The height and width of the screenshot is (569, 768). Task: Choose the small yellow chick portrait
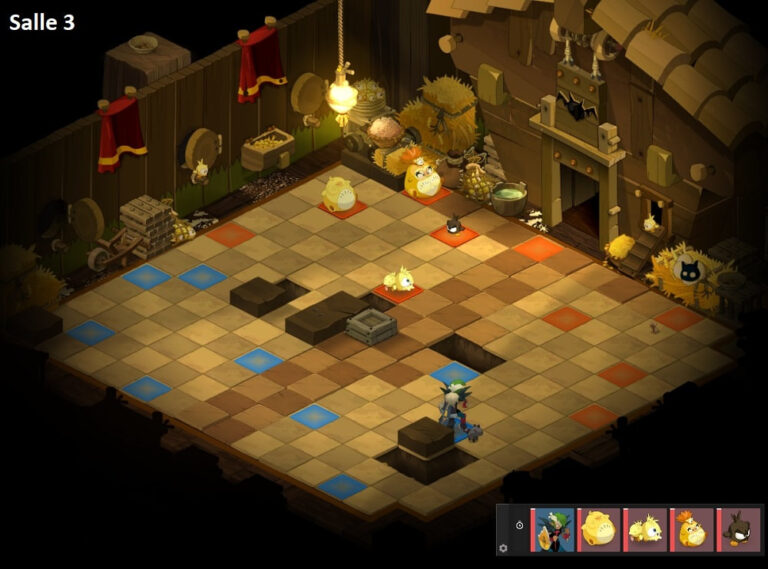pos(646,530)
